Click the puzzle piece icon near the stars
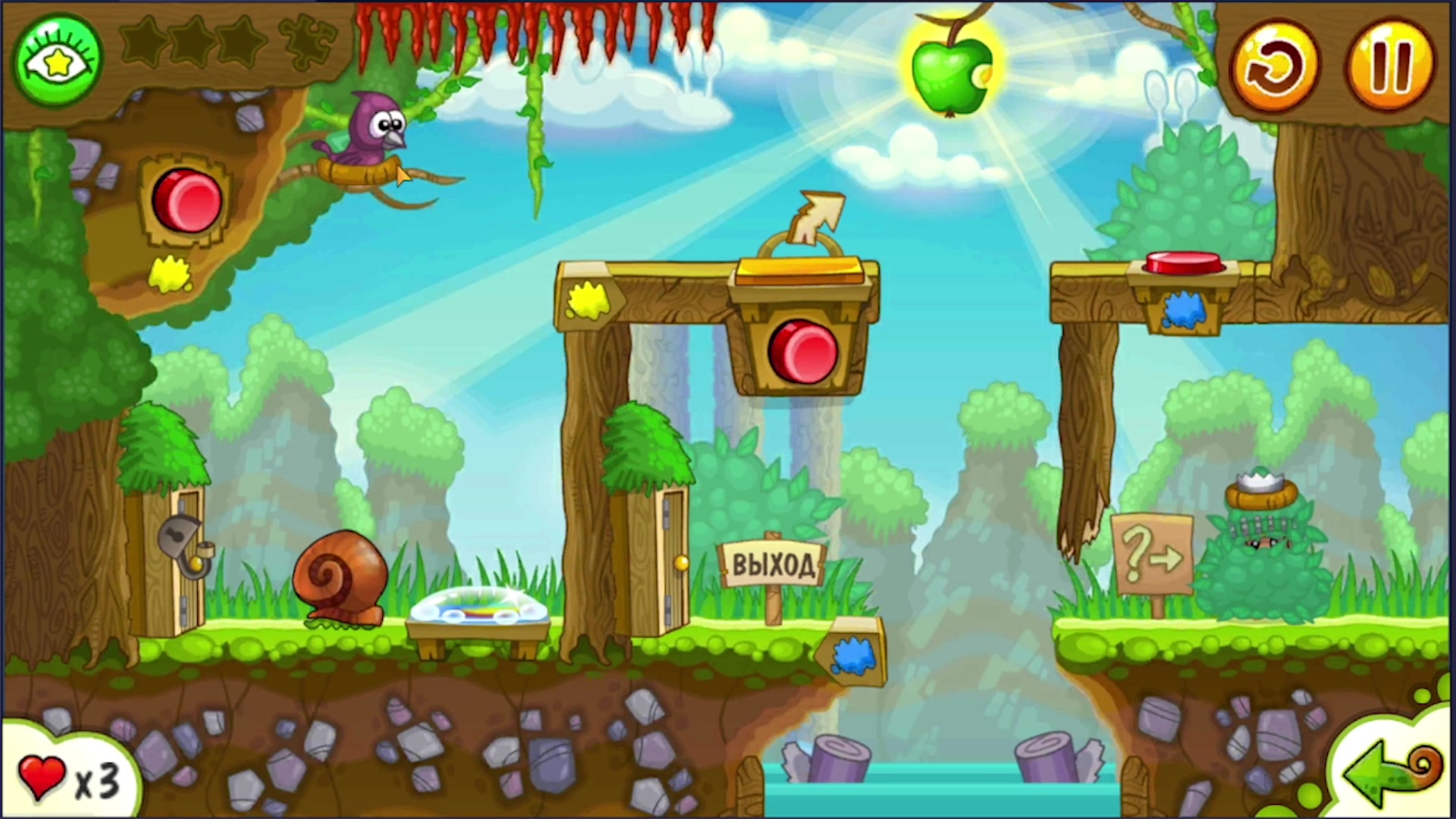1456x819 pixels. coord(309,42)
